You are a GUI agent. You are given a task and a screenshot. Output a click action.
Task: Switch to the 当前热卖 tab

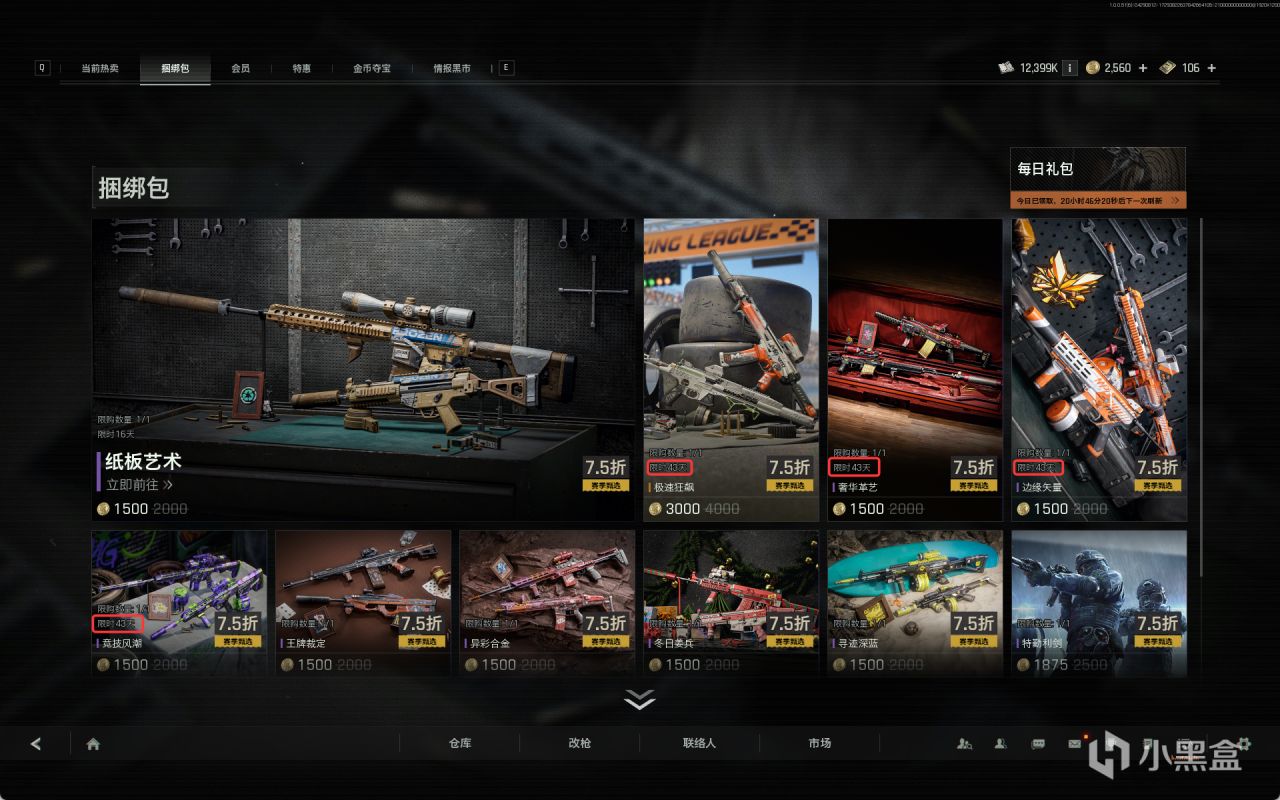point(100,68)
